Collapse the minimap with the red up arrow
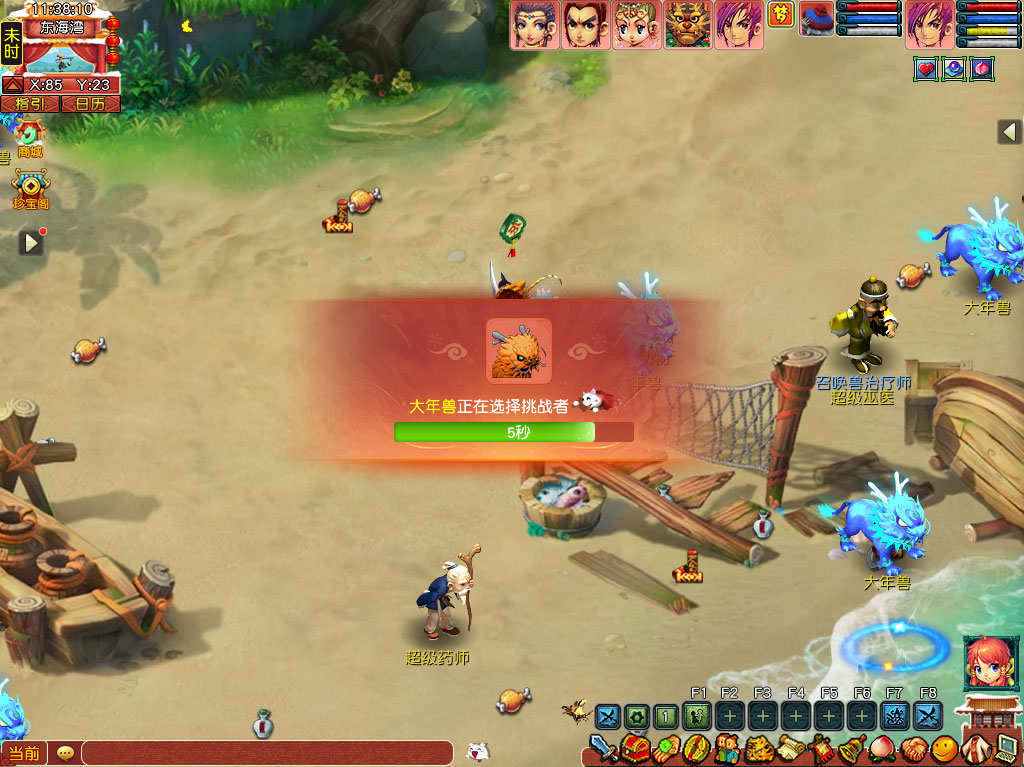 [x=13, y=85]
